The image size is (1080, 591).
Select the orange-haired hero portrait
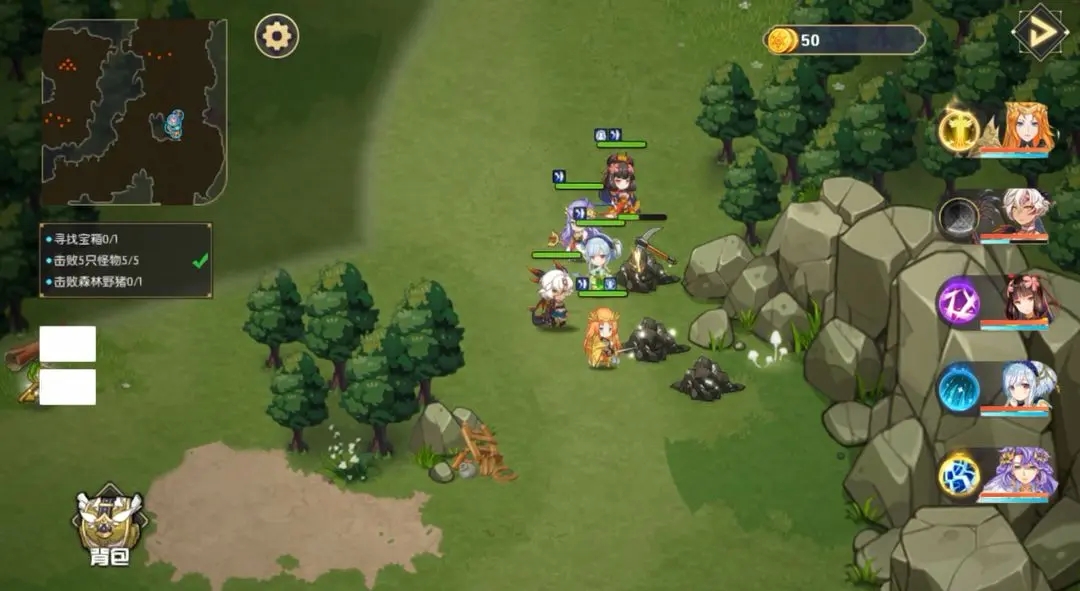click(x=1020, y=130)
